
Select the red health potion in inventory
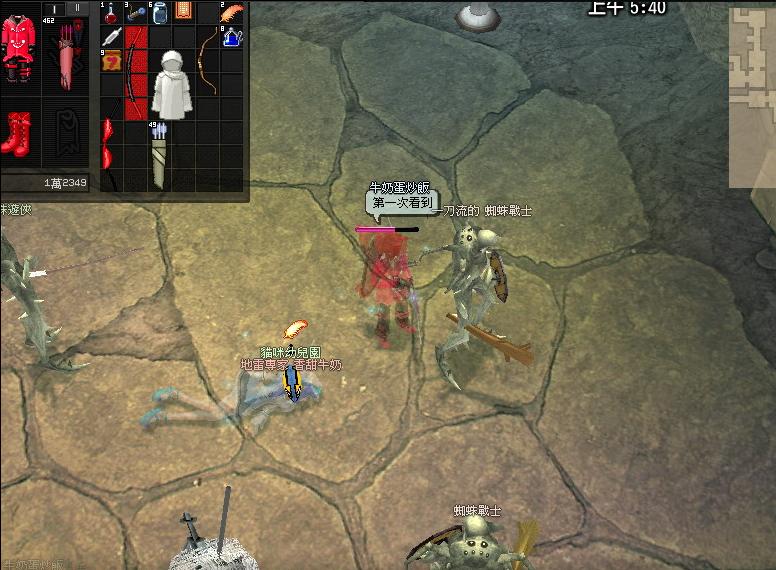[110, 13]
